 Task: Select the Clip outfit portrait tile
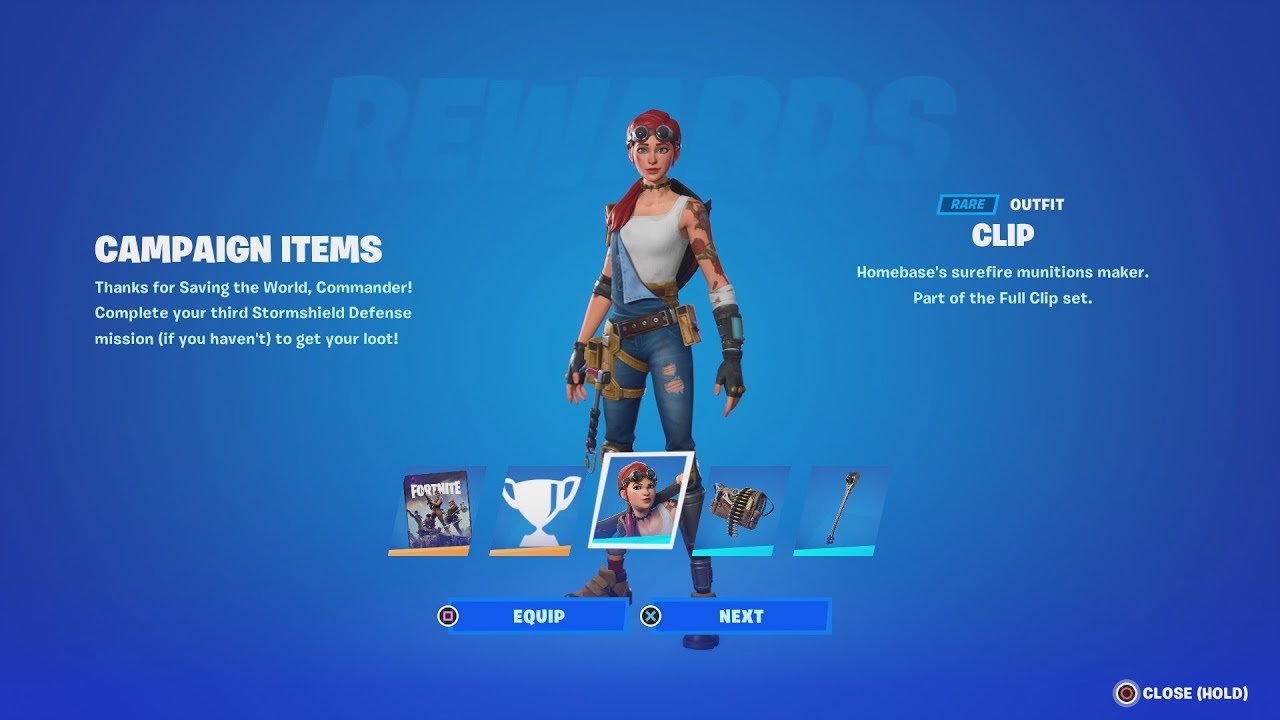pos(641,499)
